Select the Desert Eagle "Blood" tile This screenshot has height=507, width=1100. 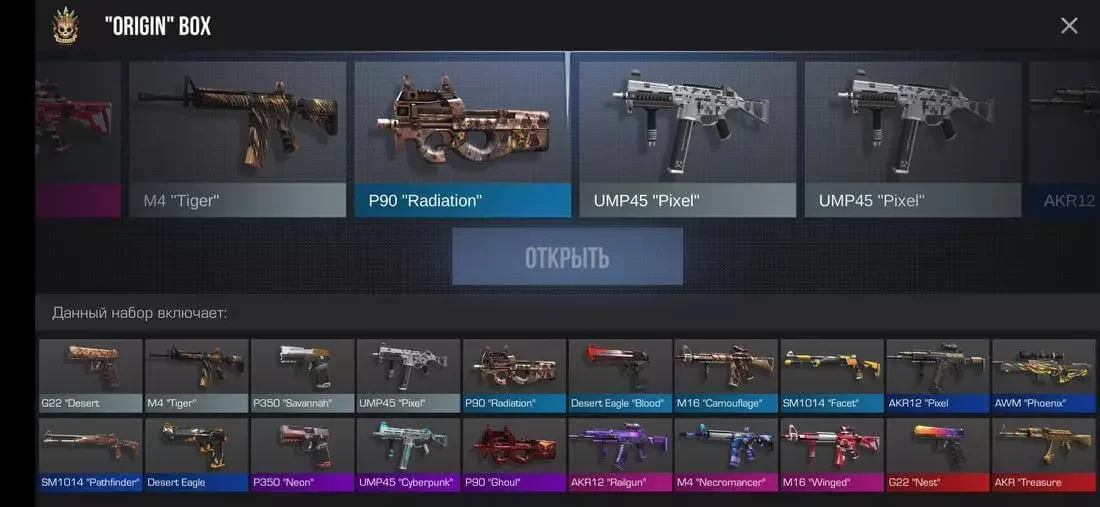point(620,375)
